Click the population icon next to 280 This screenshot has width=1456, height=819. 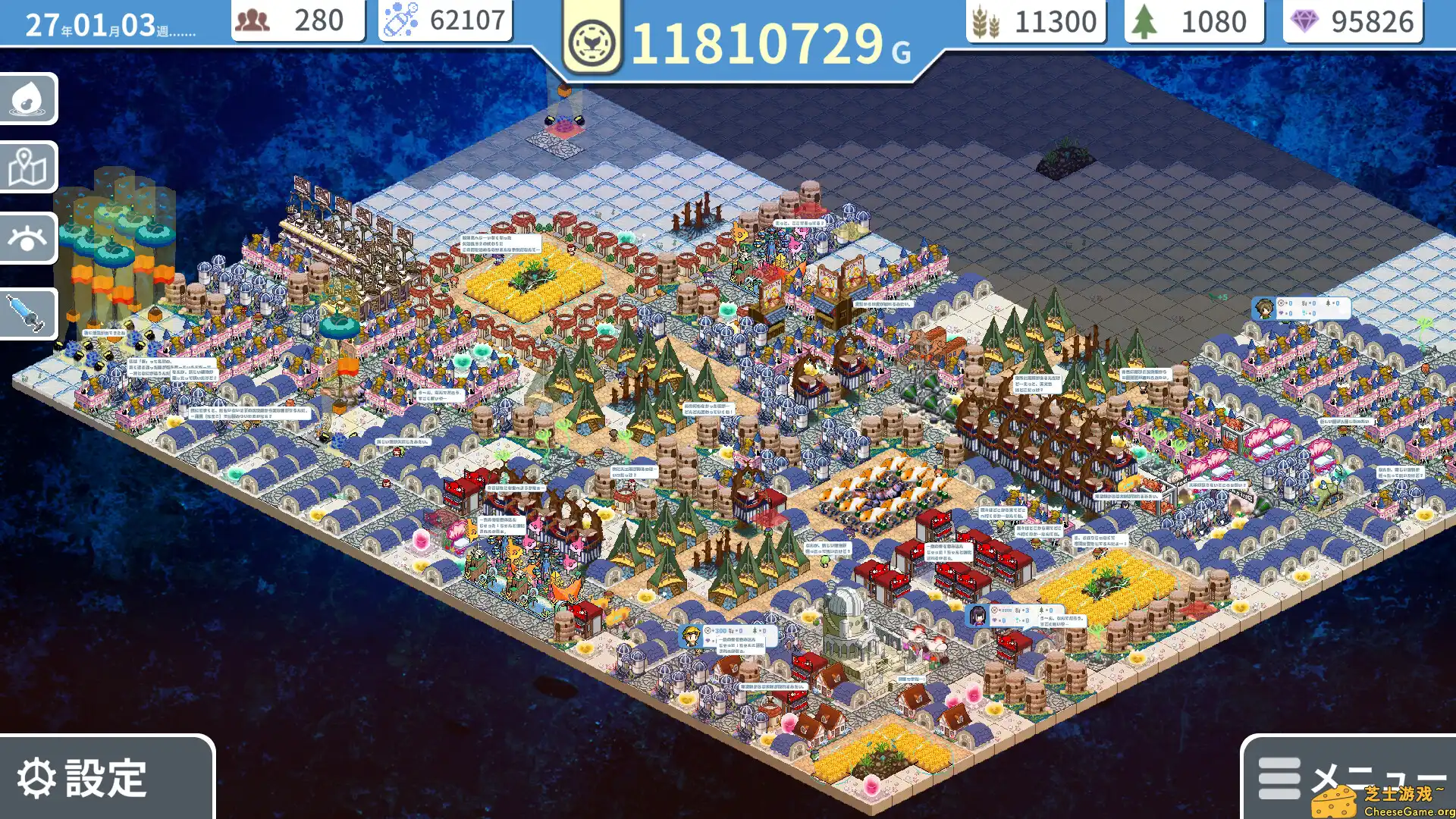click(x=253, y=20)
